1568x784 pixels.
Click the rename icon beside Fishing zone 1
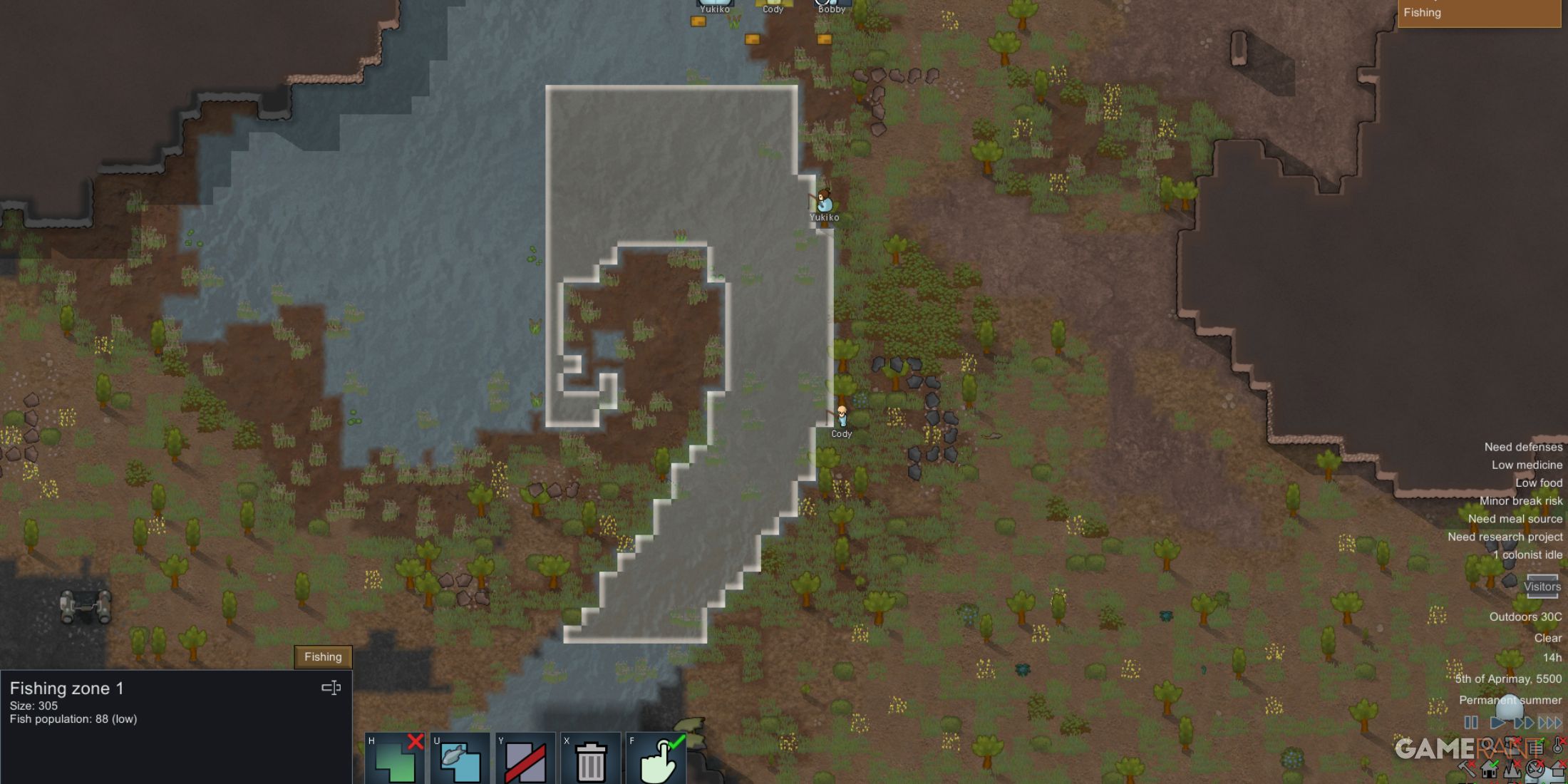point(332,688)
